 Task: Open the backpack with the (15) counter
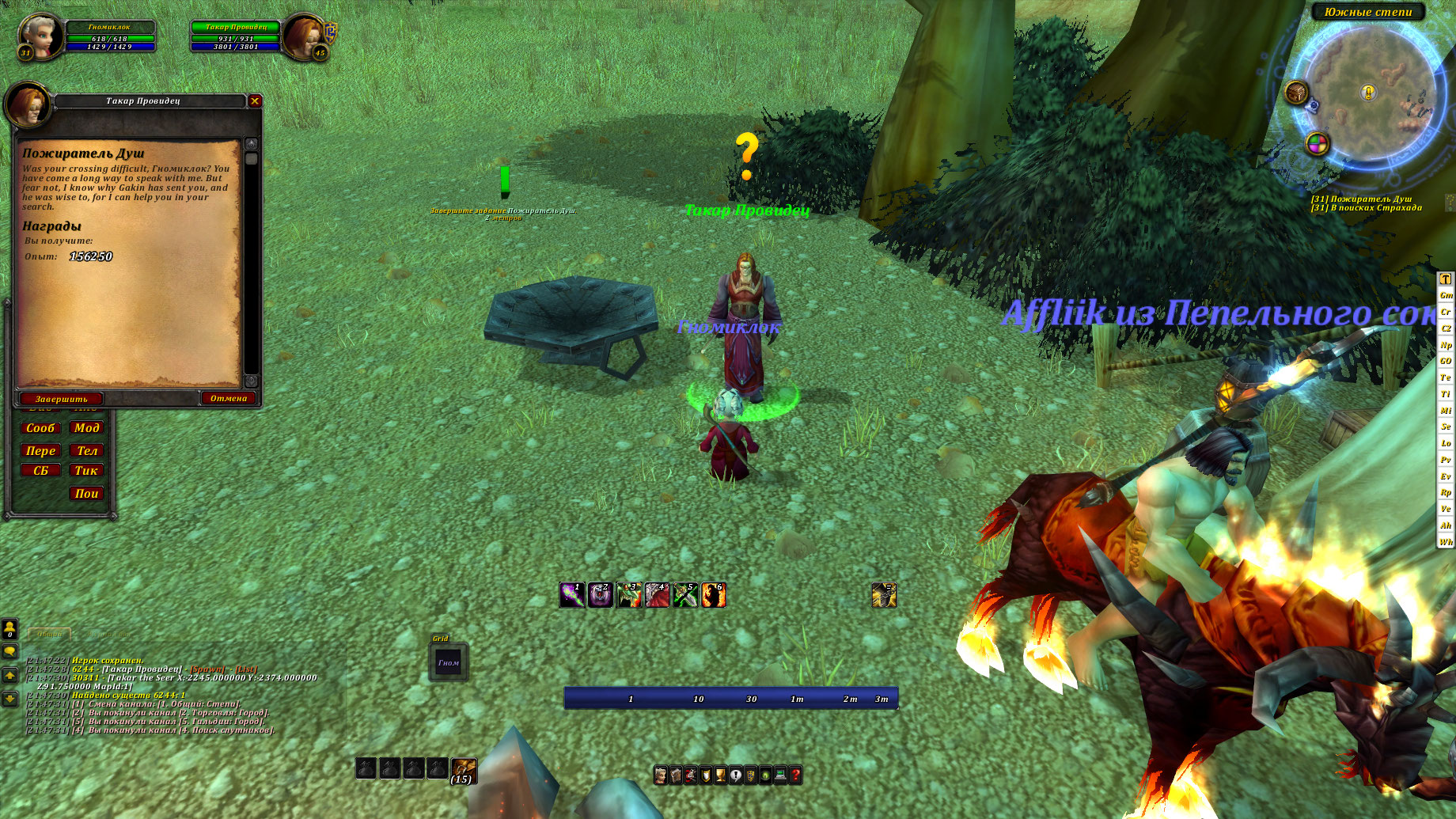(464, 770)
